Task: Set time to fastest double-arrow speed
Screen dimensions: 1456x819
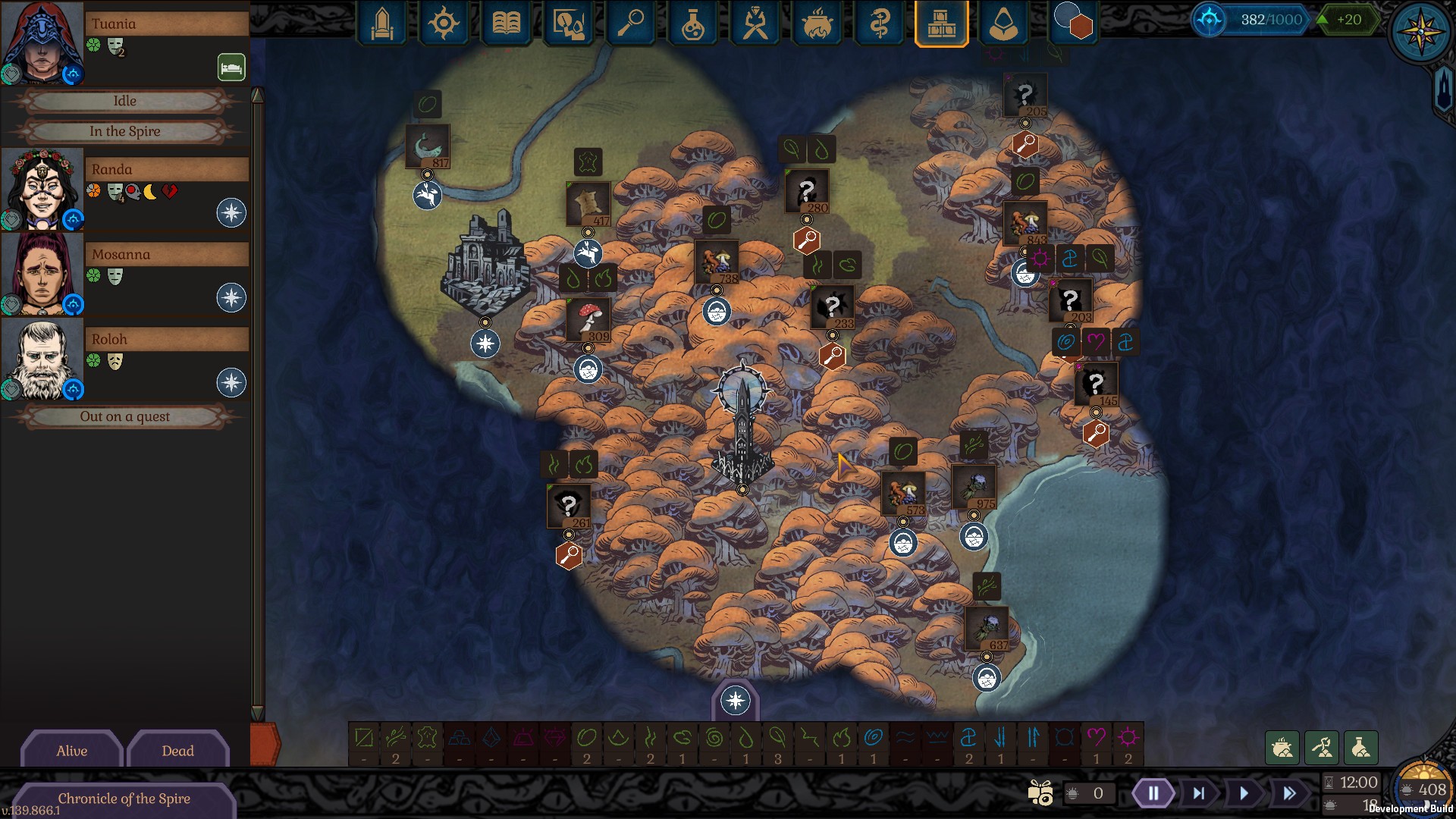Action: (x=1289, y=793)
